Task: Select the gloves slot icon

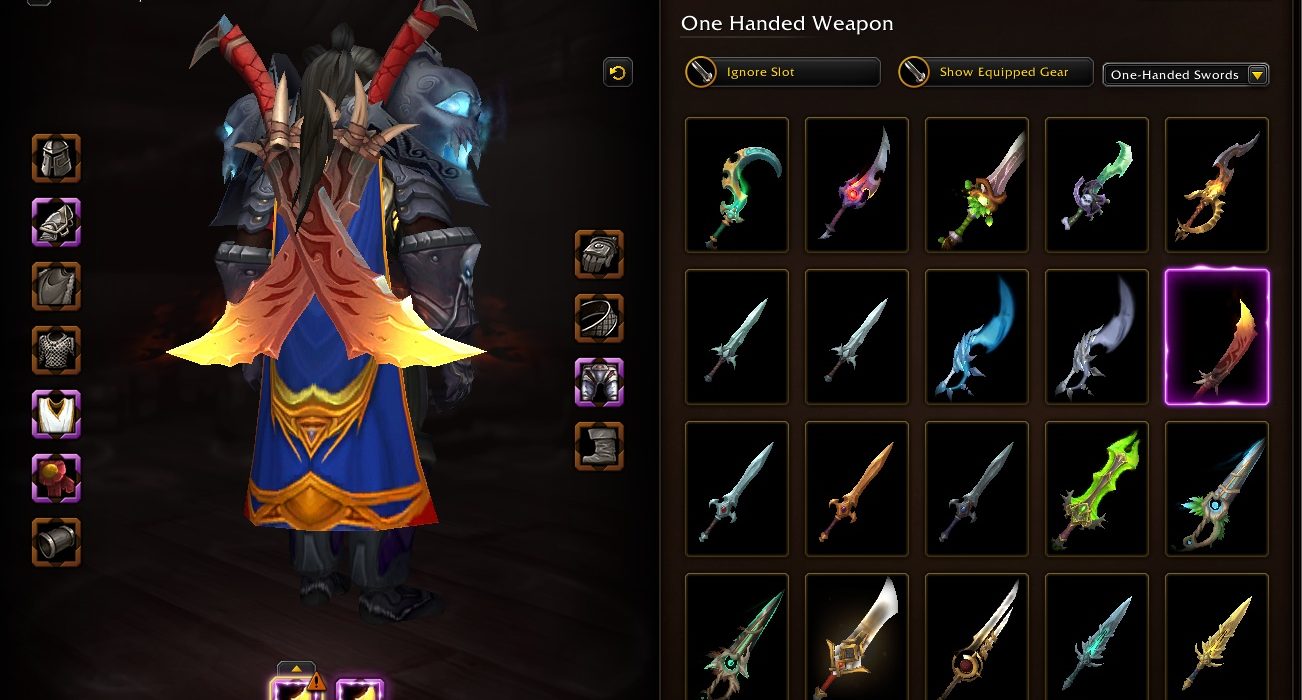Action: [599, 254]
